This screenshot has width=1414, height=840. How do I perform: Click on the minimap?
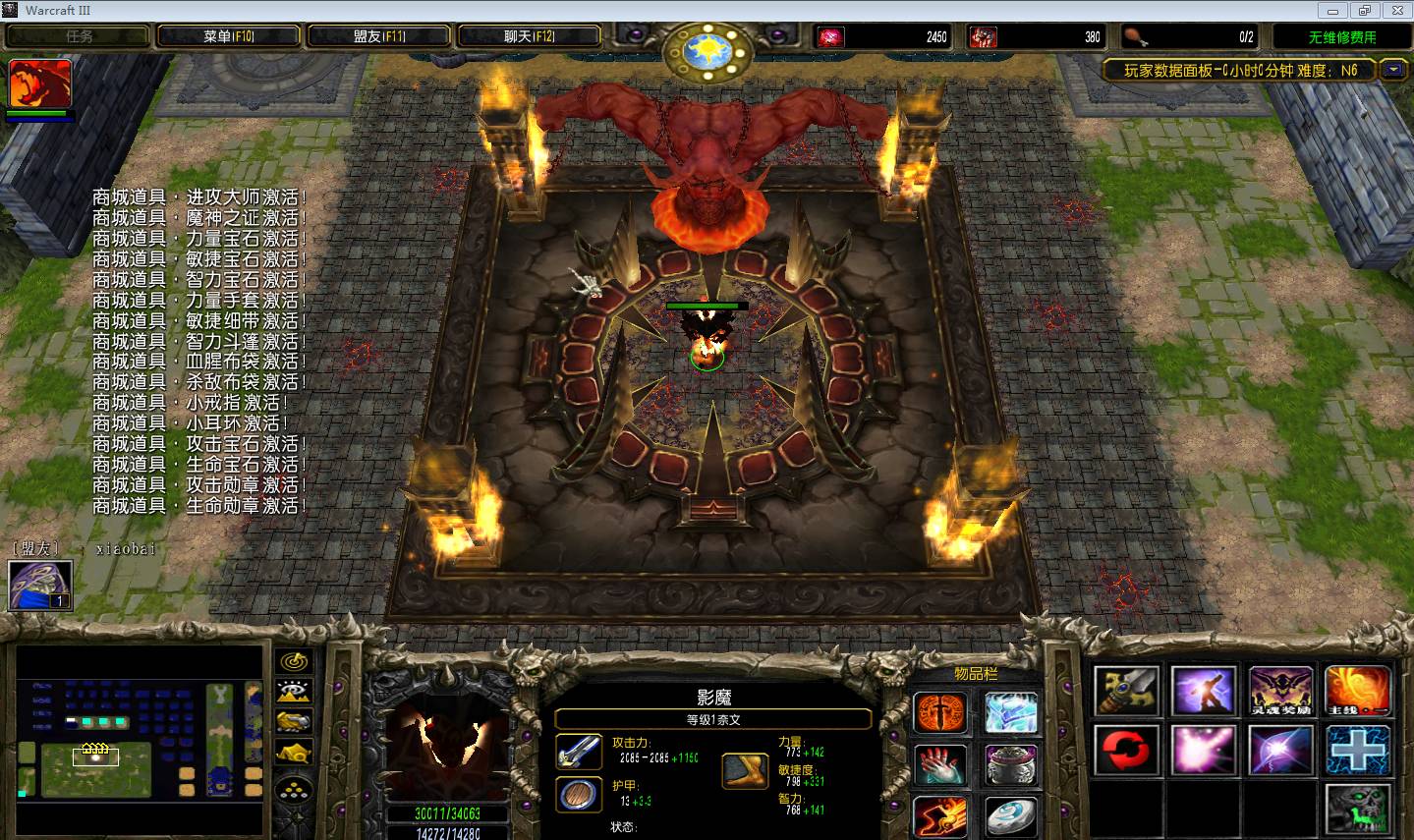[140, 739]
